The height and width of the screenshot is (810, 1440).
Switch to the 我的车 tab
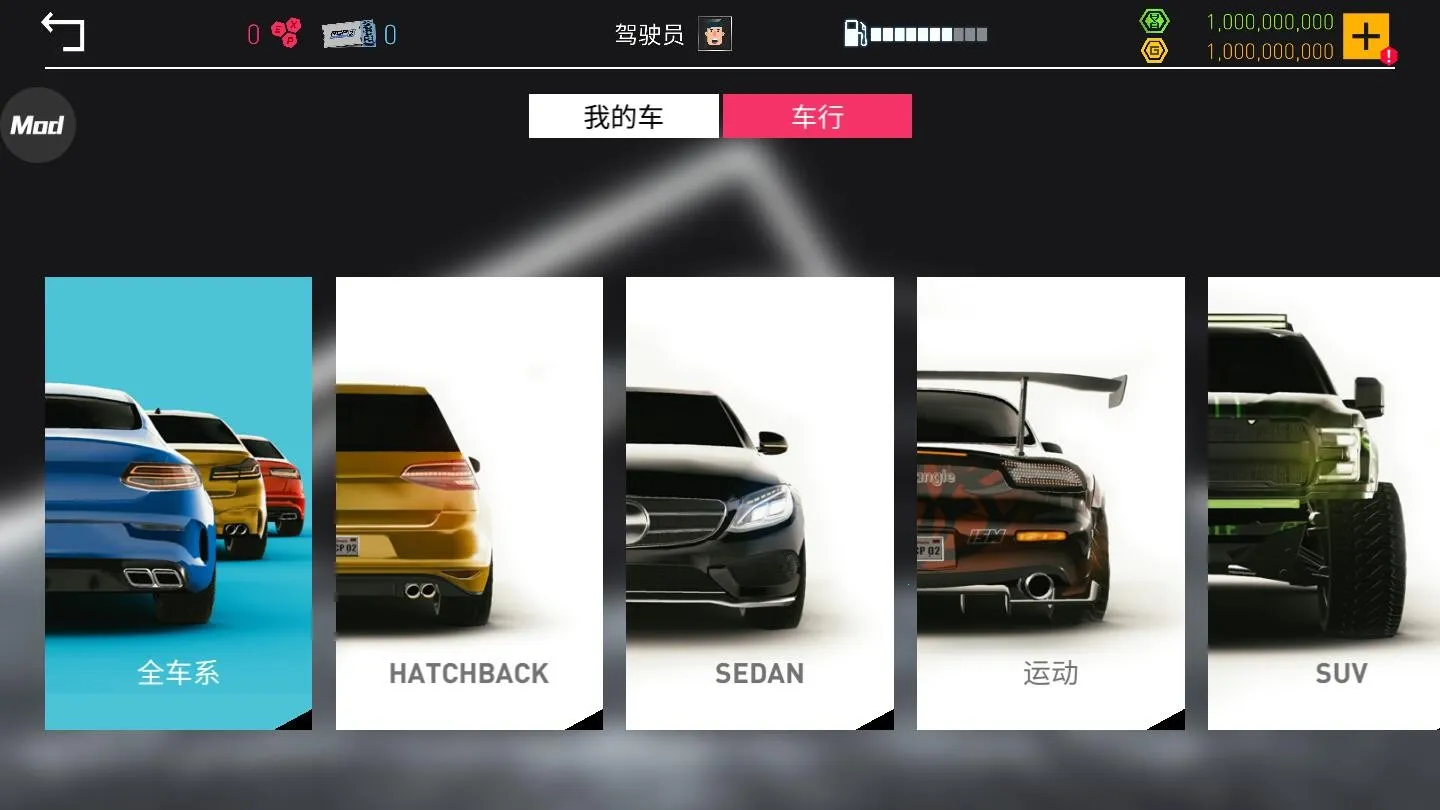[623, 115]
